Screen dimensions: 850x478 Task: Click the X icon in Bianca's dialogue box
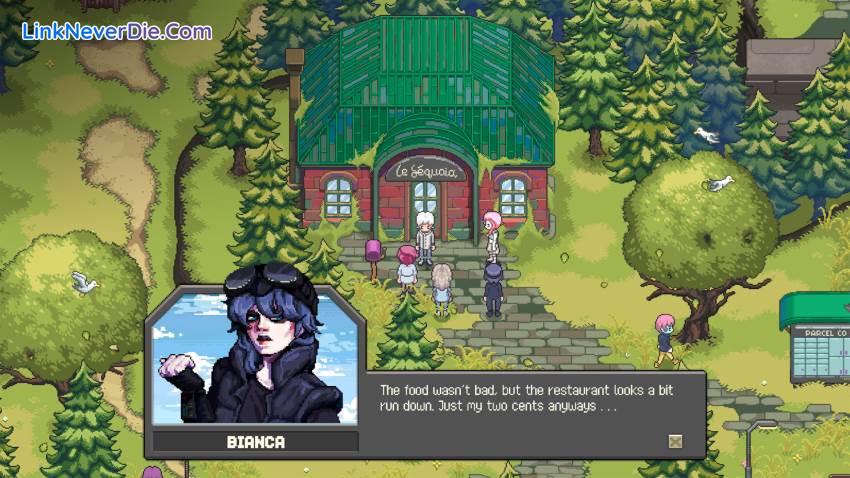pos(675,441)
